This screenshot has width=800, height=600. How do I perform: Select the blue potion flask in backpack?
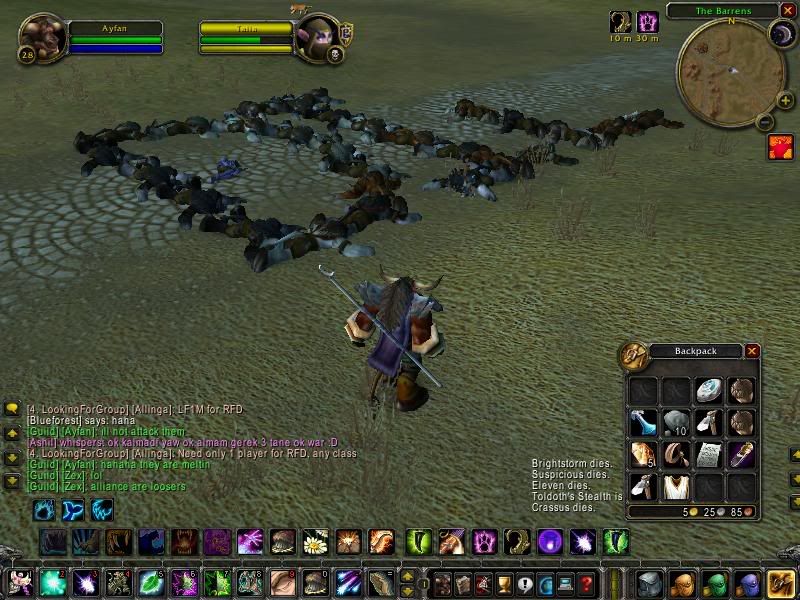click(644, 422)
